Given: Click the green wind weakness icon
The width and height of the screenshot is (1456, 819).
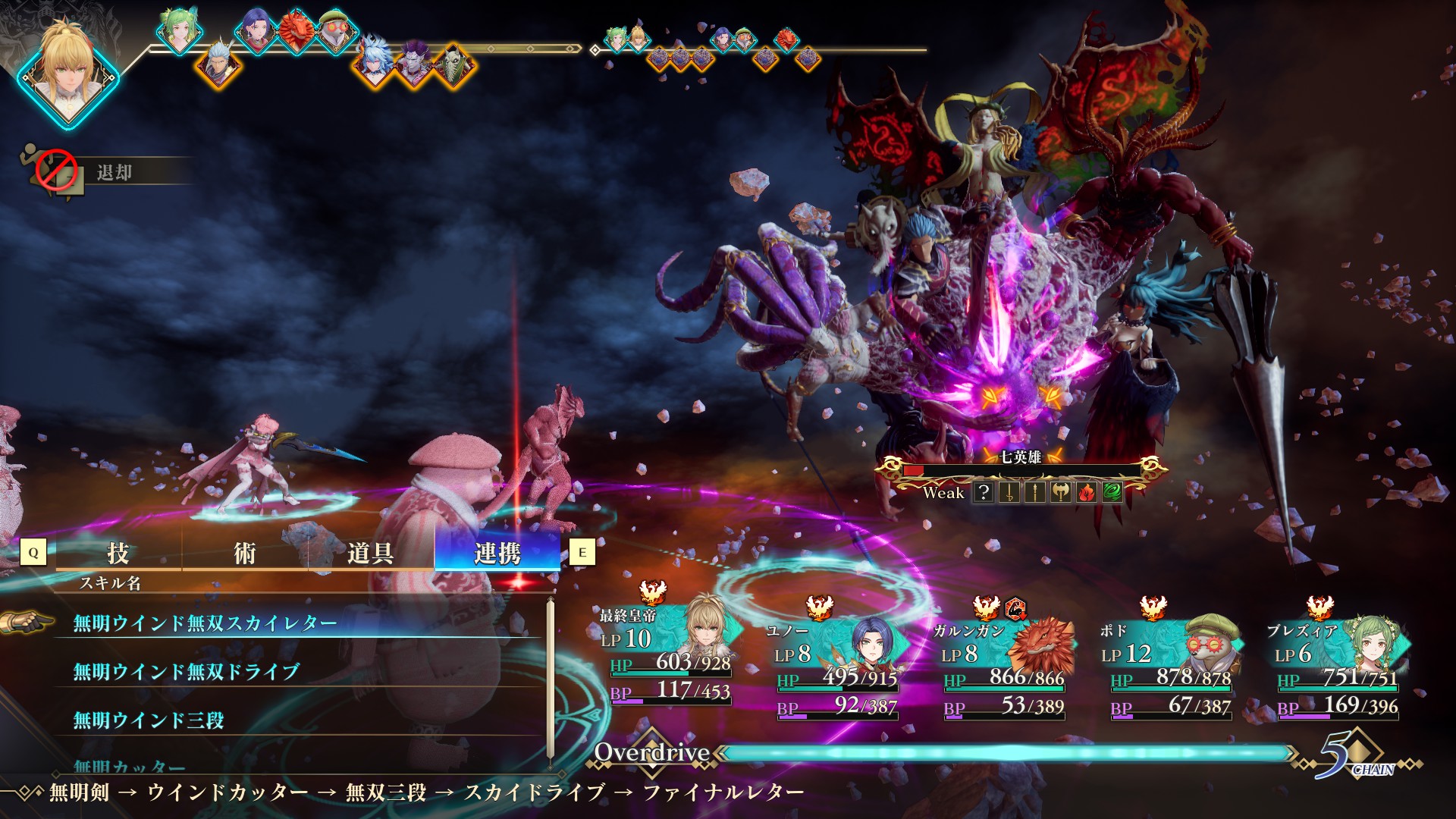Looking at the screenshot, I should pos(1112,493).
